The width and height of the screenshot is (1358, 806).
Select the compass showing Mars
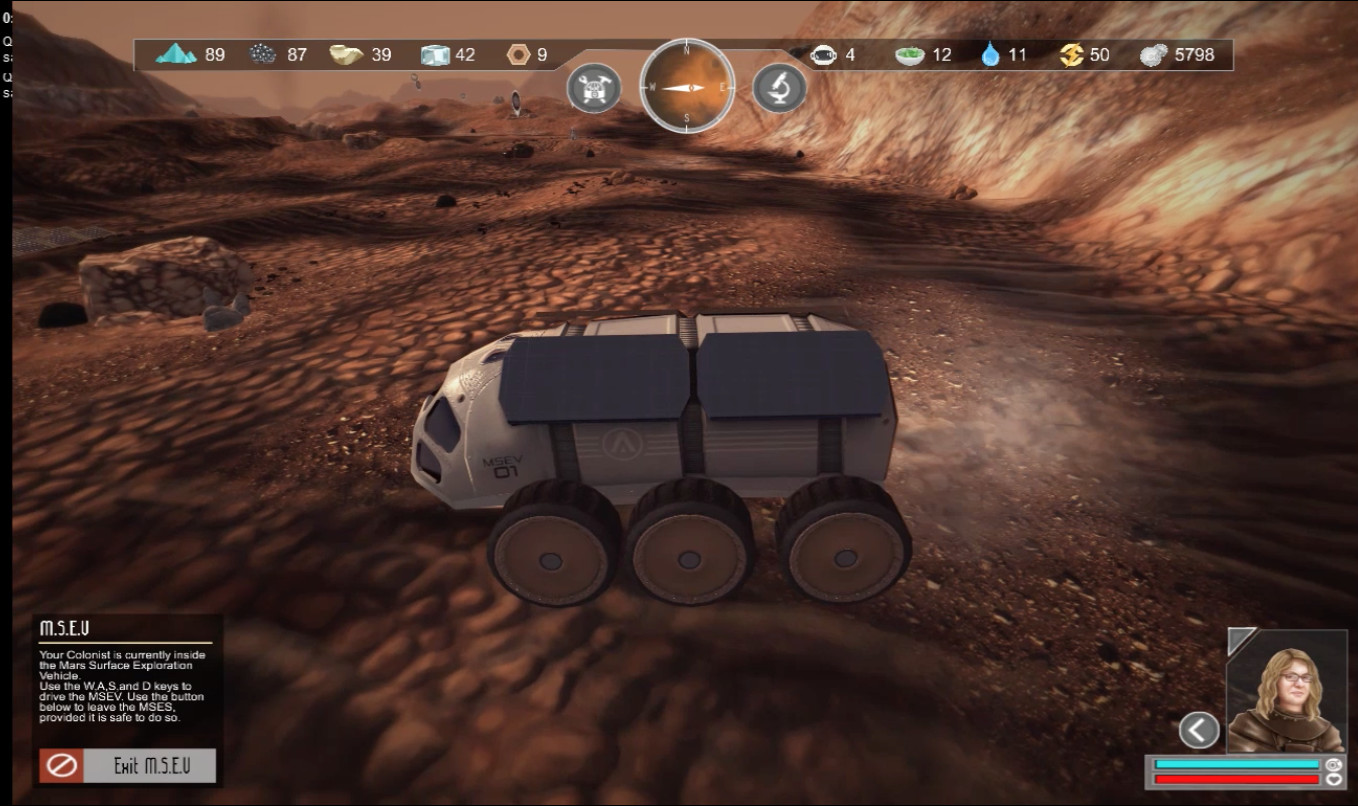[687, 87]
